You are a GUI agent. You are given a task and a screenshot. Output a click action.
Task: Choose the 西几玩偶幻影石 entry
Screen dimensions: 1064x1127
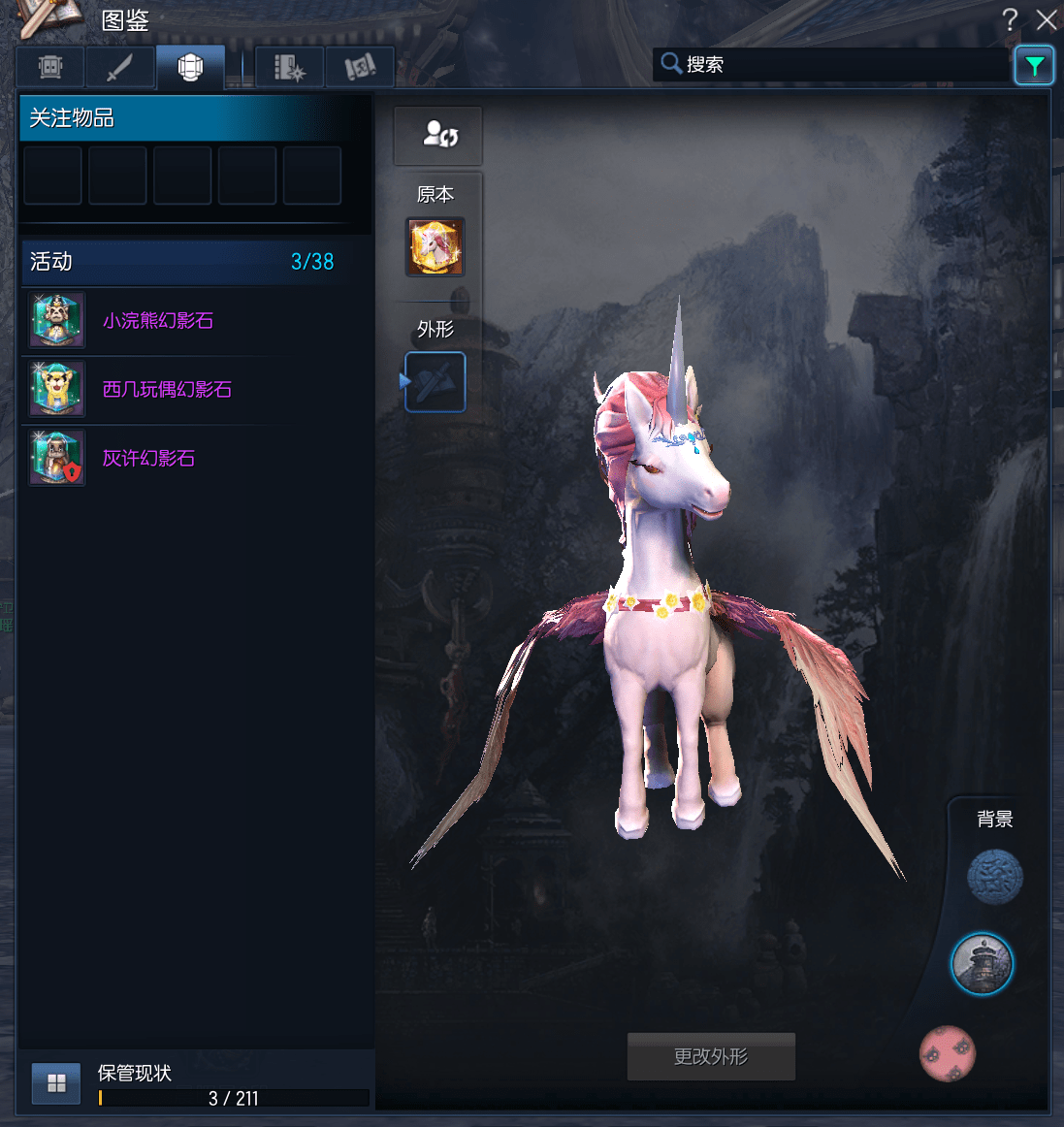tap(167, 390)
